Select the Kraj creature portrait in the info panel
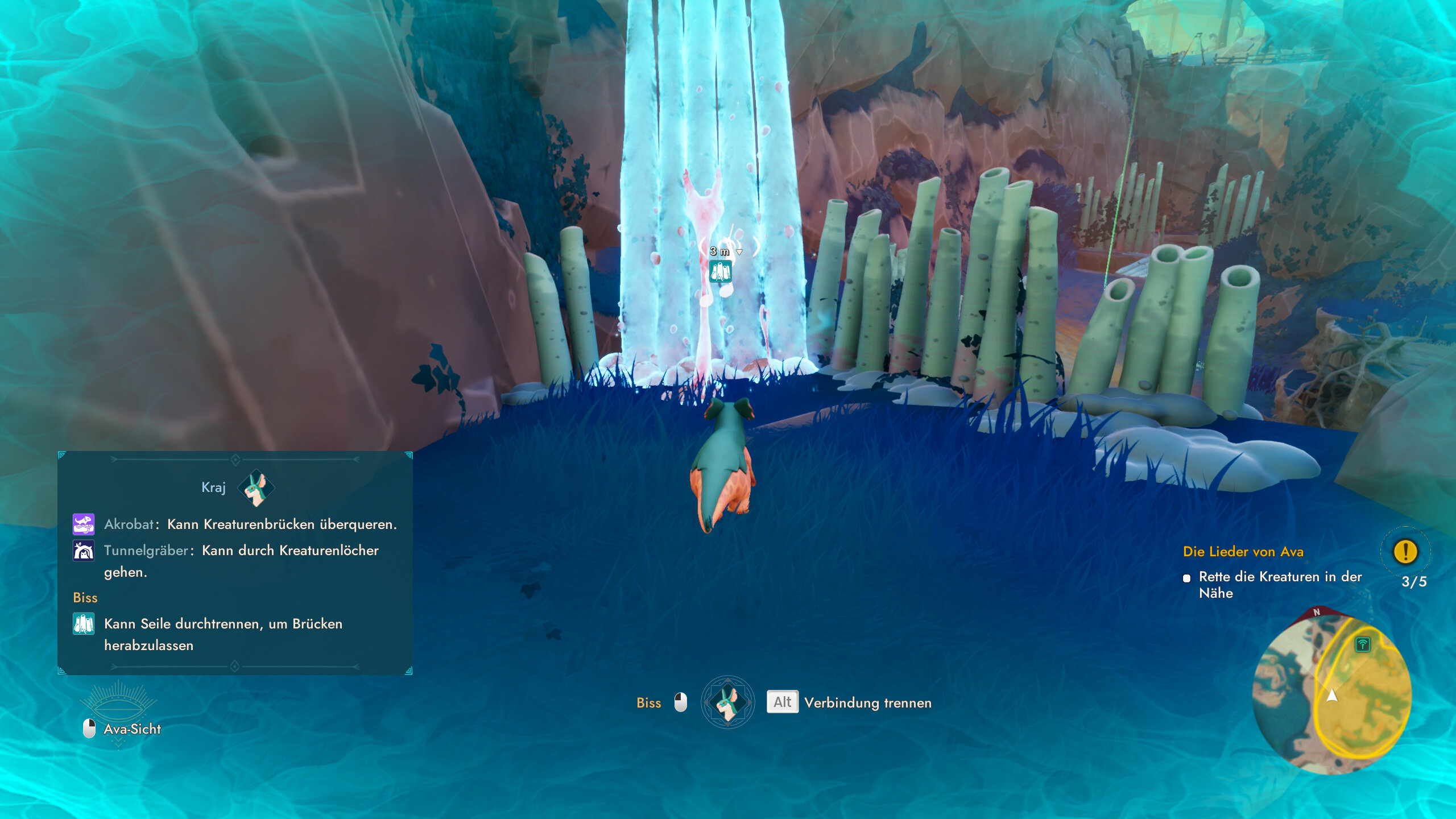This screenshot has height=819, width=1456. pos(257,487)
